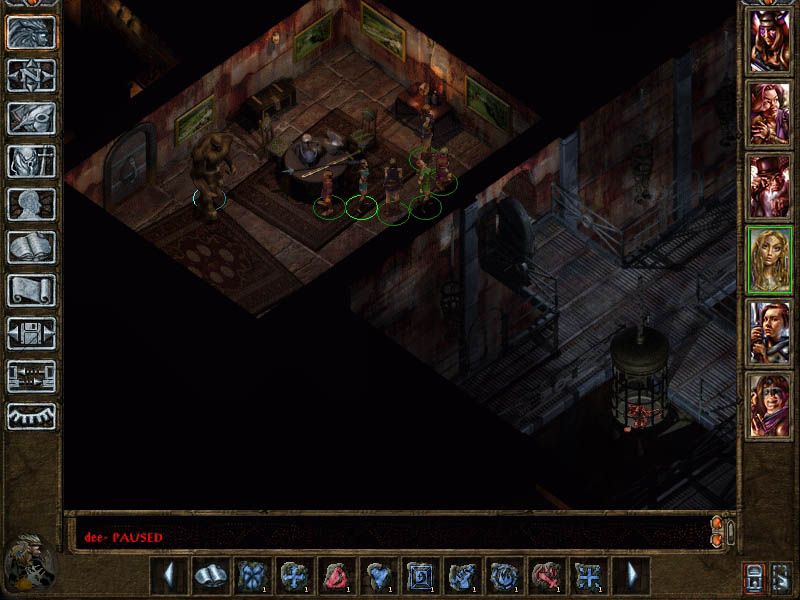Open the priest spell scroll
The height and width of the screenshot is (600, 800).
[31, 290]
